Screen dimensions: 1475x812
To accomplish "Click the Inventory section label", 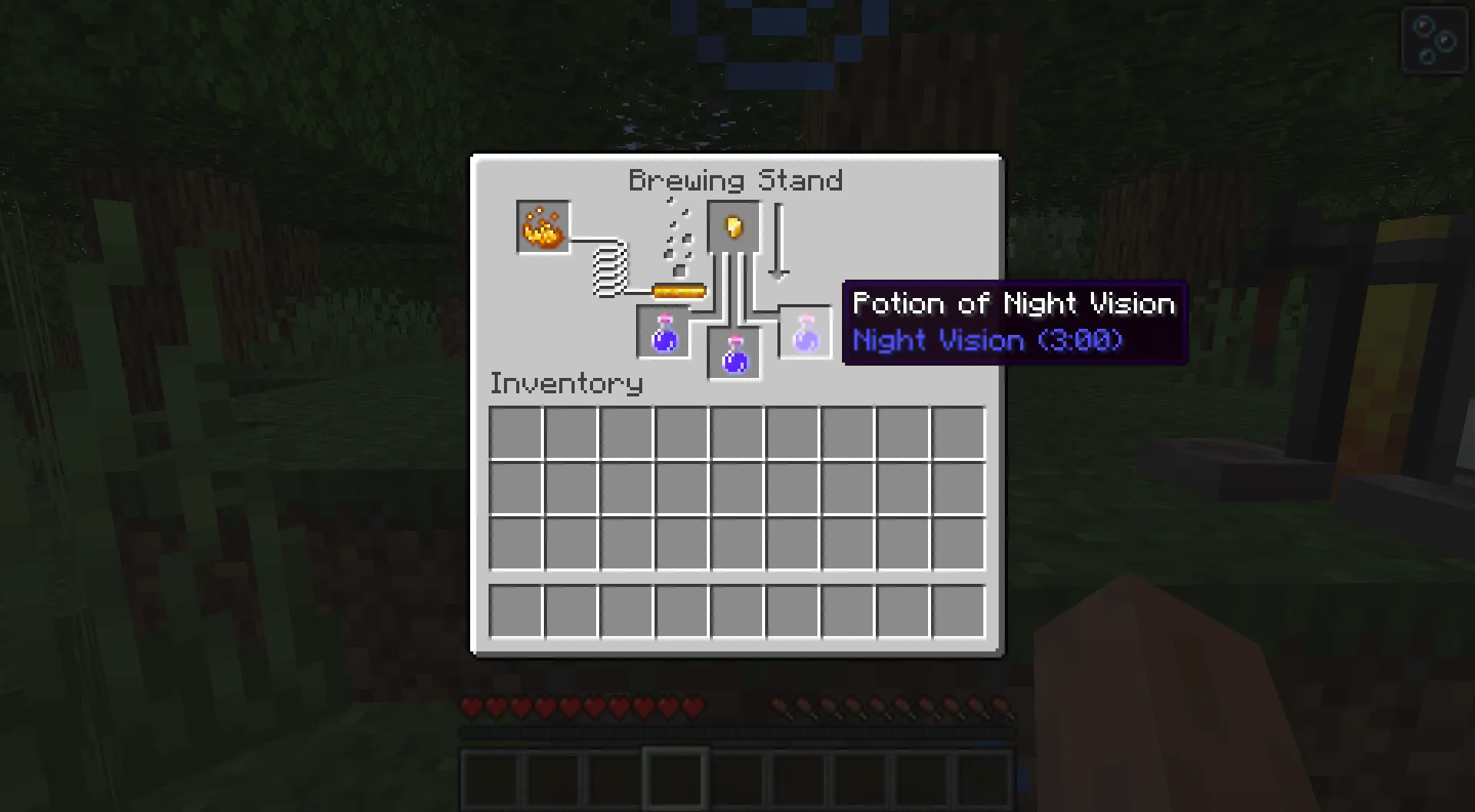I will pyautogui.click(x=566, y=383).
